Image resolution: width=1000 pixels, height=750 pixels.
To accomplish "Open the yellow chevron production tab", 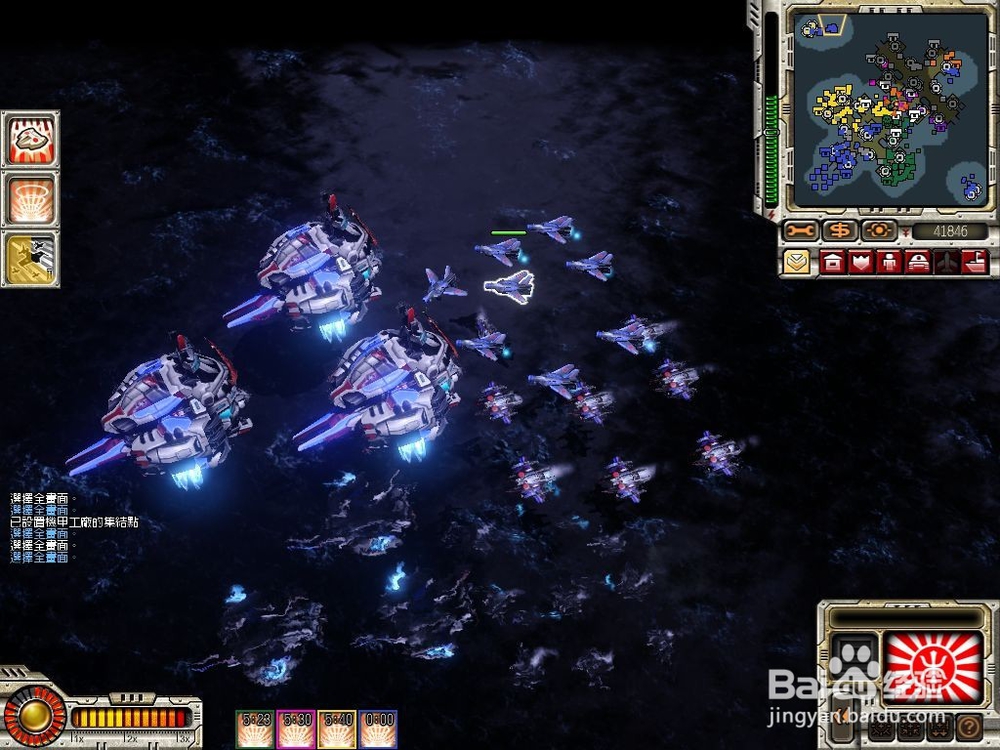I will pyautogui.click(x=797, y=263).
